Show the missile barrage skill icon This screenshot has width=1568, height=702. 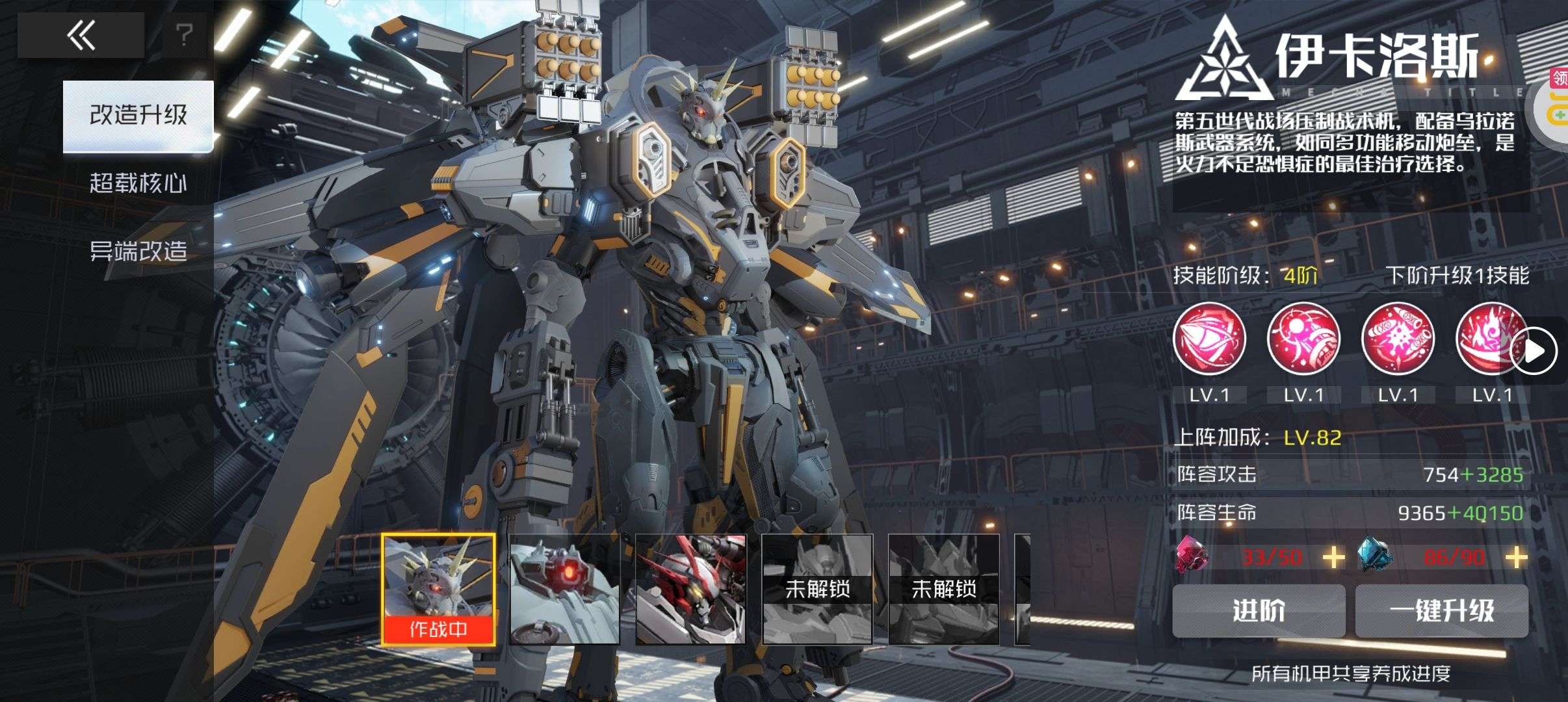coord(1398,339)
